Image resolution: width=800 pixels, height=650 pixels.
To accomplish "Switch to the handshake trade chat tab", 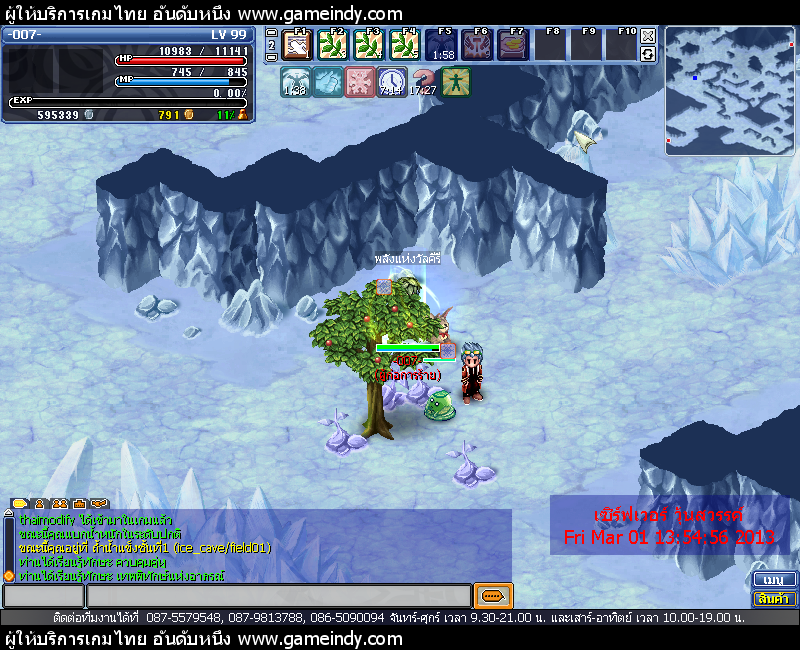I will pyautogui.click(x=98, y=503).
